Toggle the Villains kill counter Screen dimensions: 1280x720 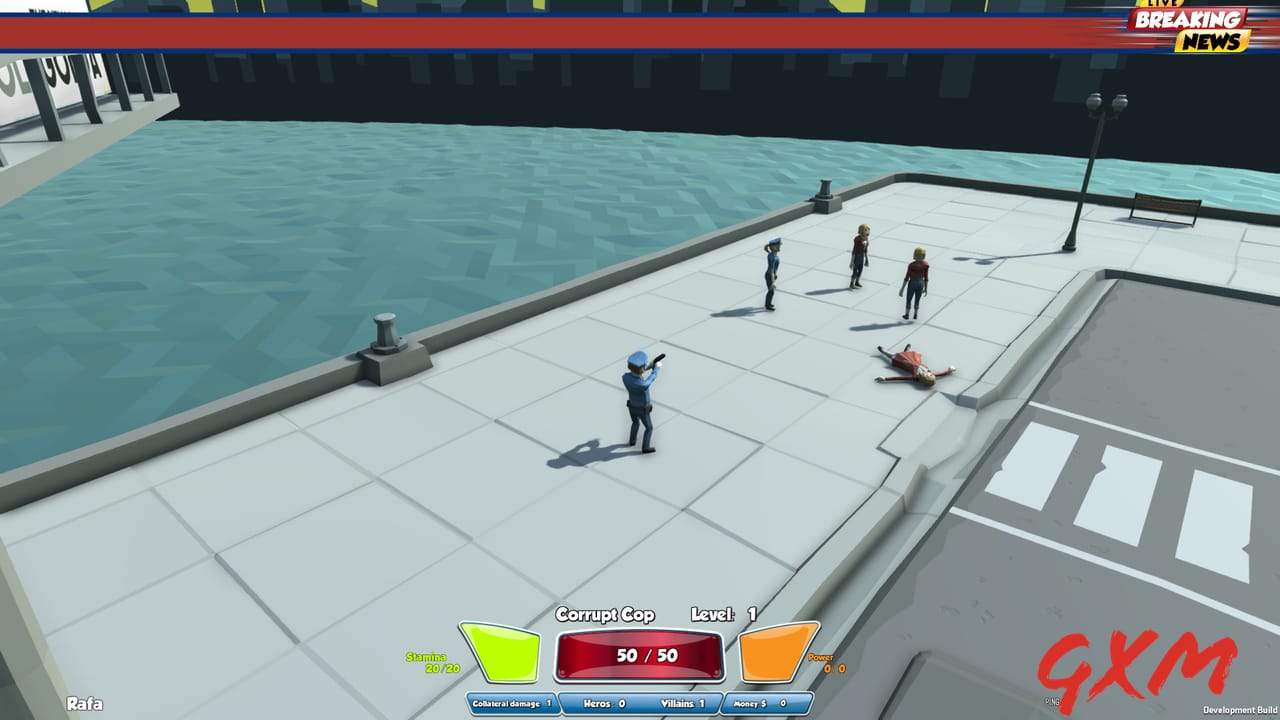point(684,703)
